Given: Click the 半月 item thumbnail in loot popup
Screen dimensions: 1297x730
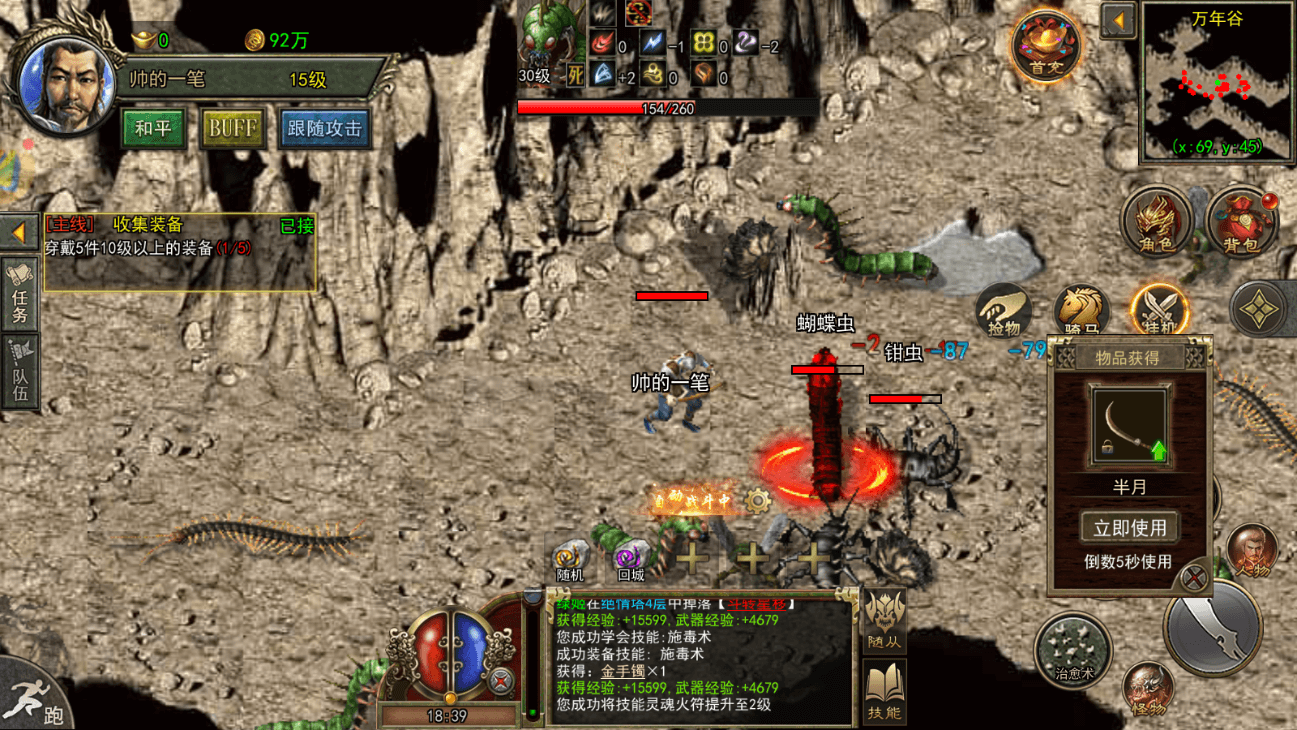Looking at the screenshot, I should tap(1130, 424).
